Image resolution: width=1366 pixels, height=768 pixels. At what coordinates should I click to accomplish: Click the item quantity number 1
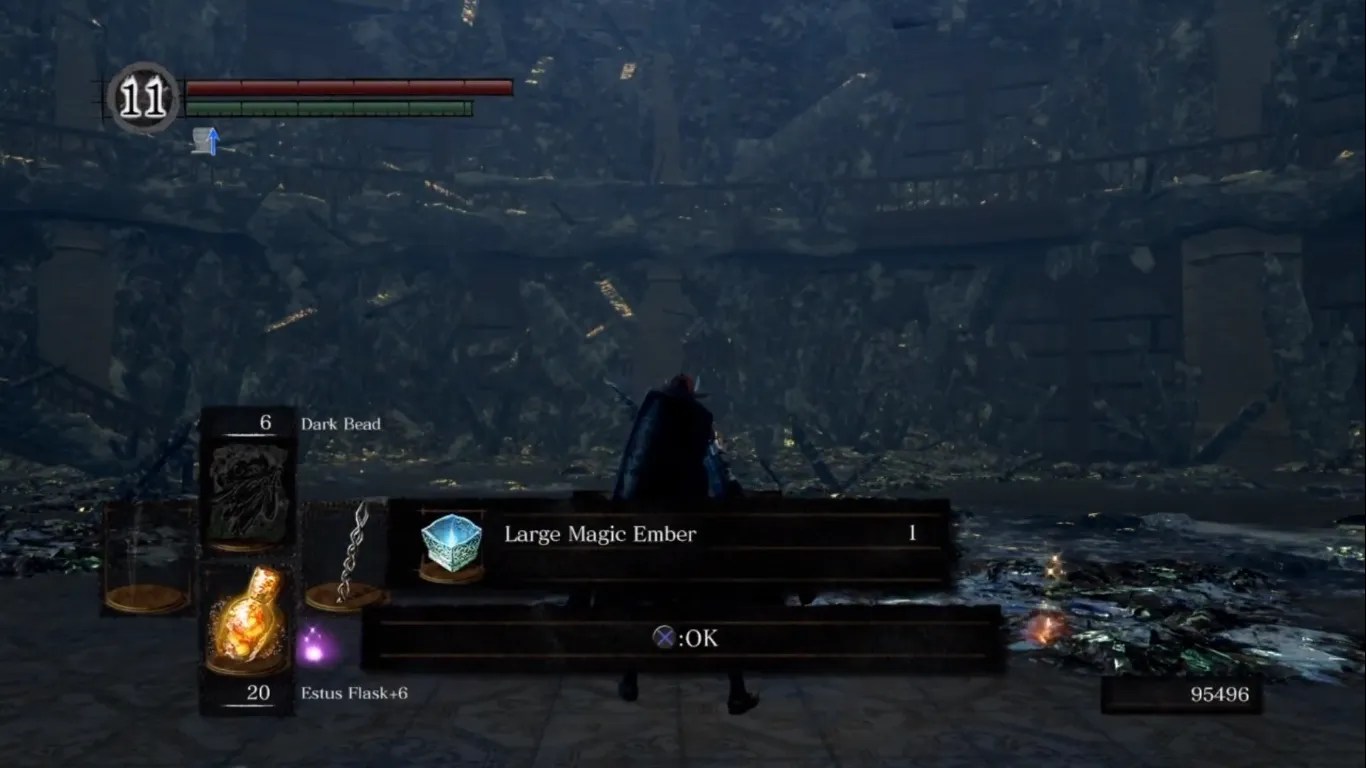click(911, 533)
